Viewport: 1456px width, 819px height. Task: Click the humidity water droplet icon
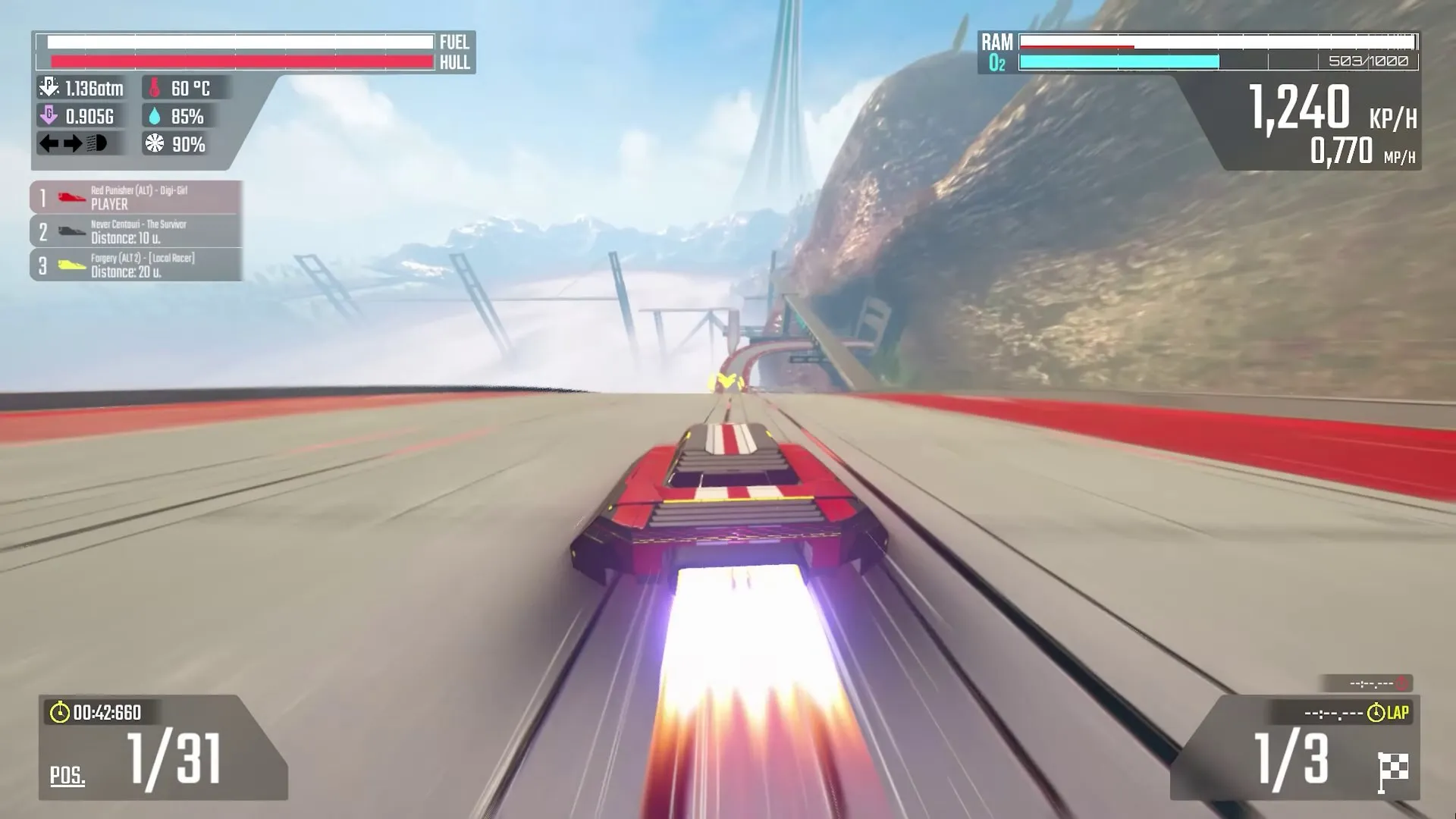click(x=154, y=118)
